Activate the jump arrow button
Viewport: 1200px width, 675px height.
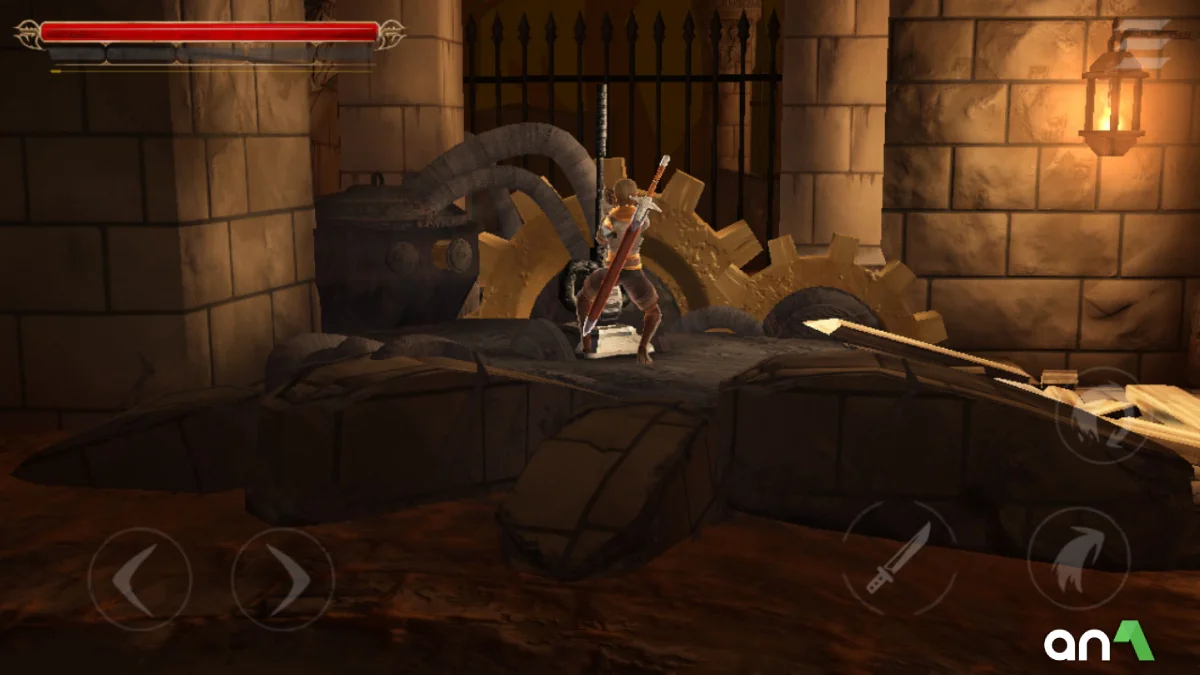(1078, 558)
